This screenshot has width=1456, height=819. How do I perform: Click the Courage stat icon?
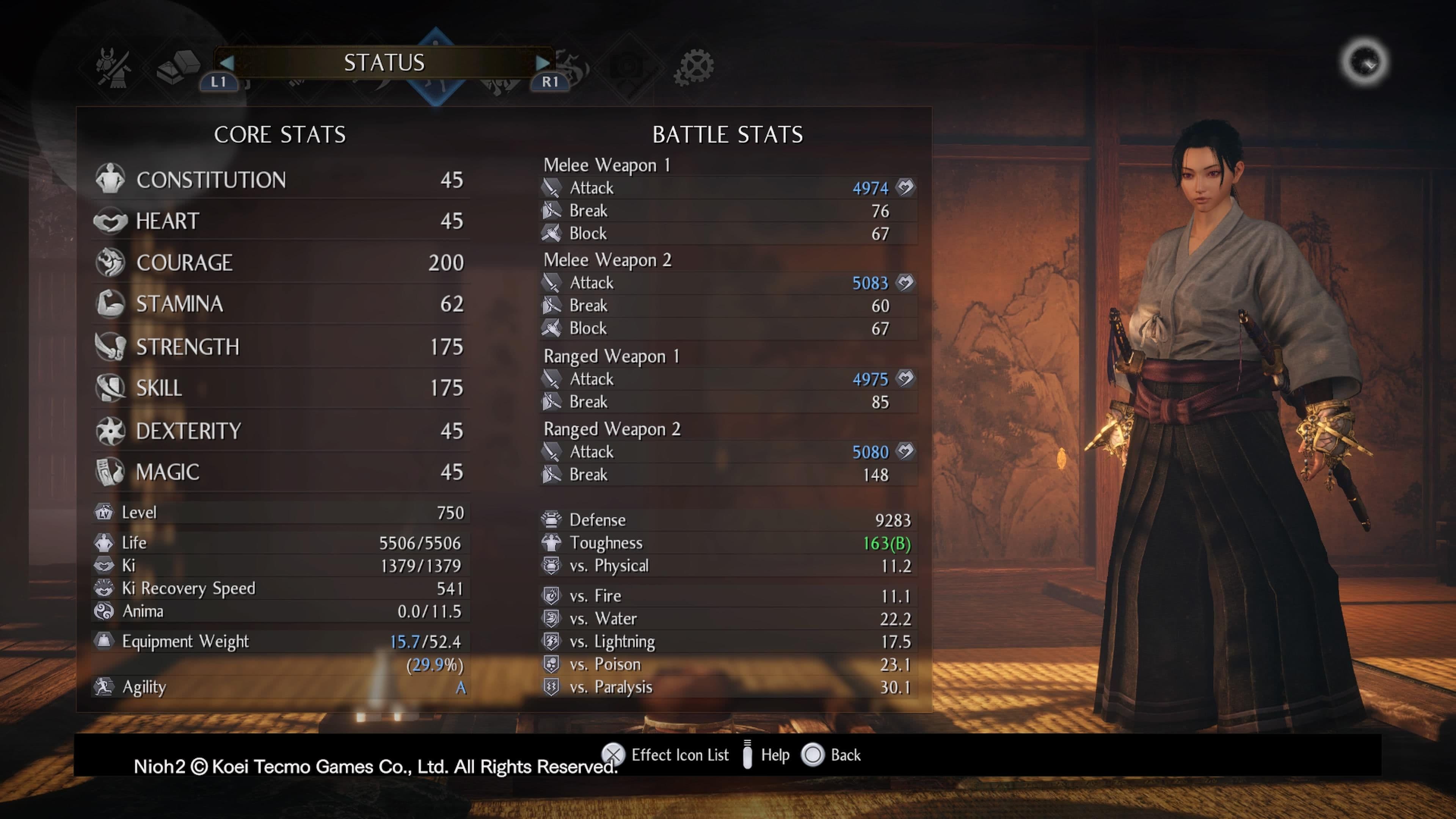[x=111, y=263]
